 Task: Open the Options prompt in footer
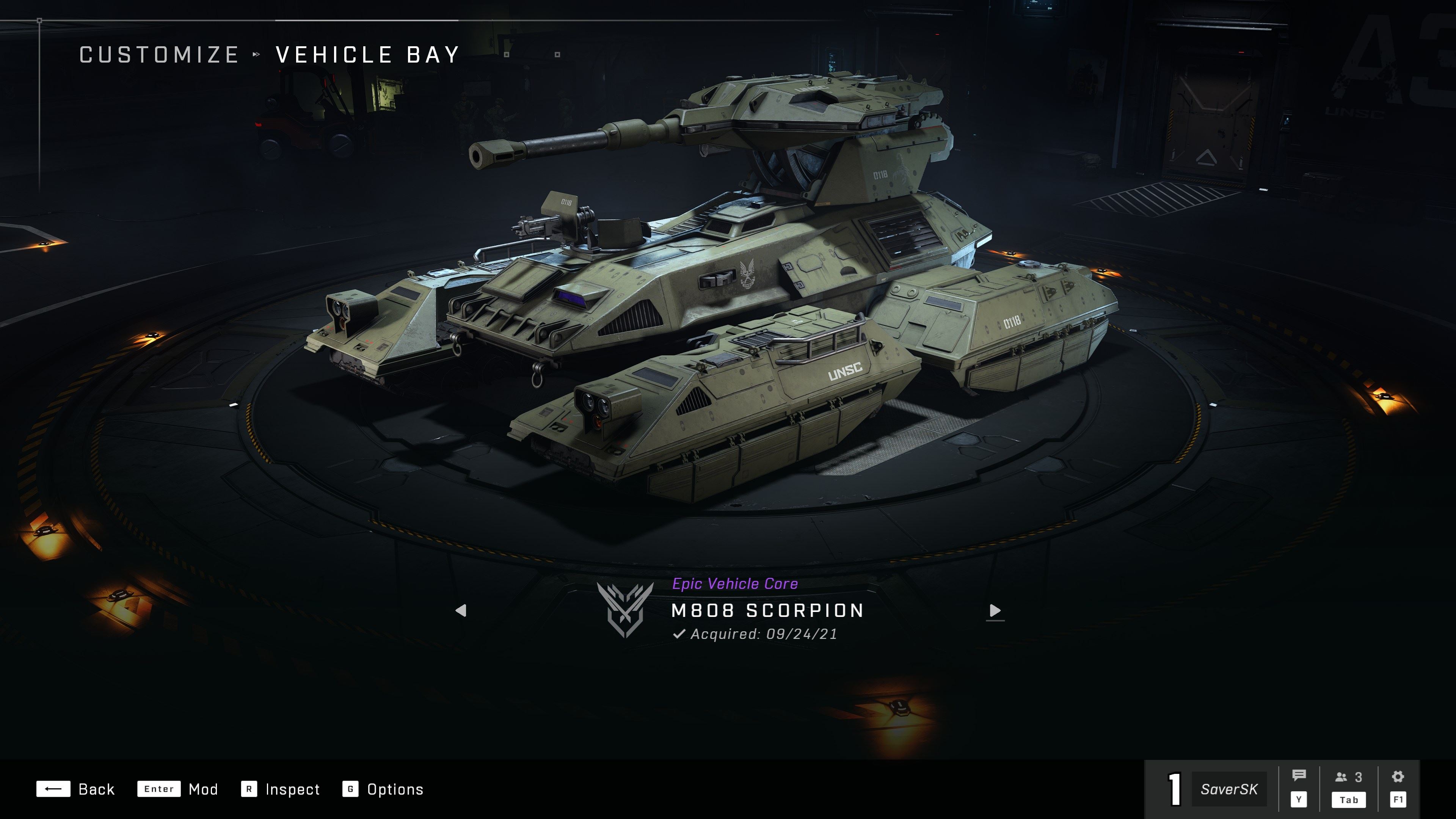(383, 789)
